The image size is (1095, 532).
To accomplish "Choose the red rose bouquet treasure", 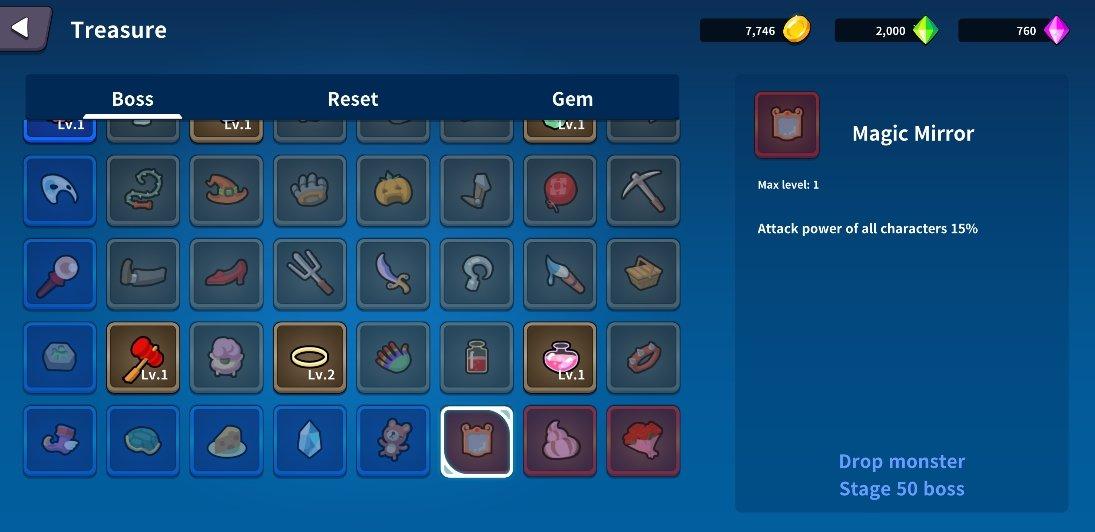I will coord(643,441).
